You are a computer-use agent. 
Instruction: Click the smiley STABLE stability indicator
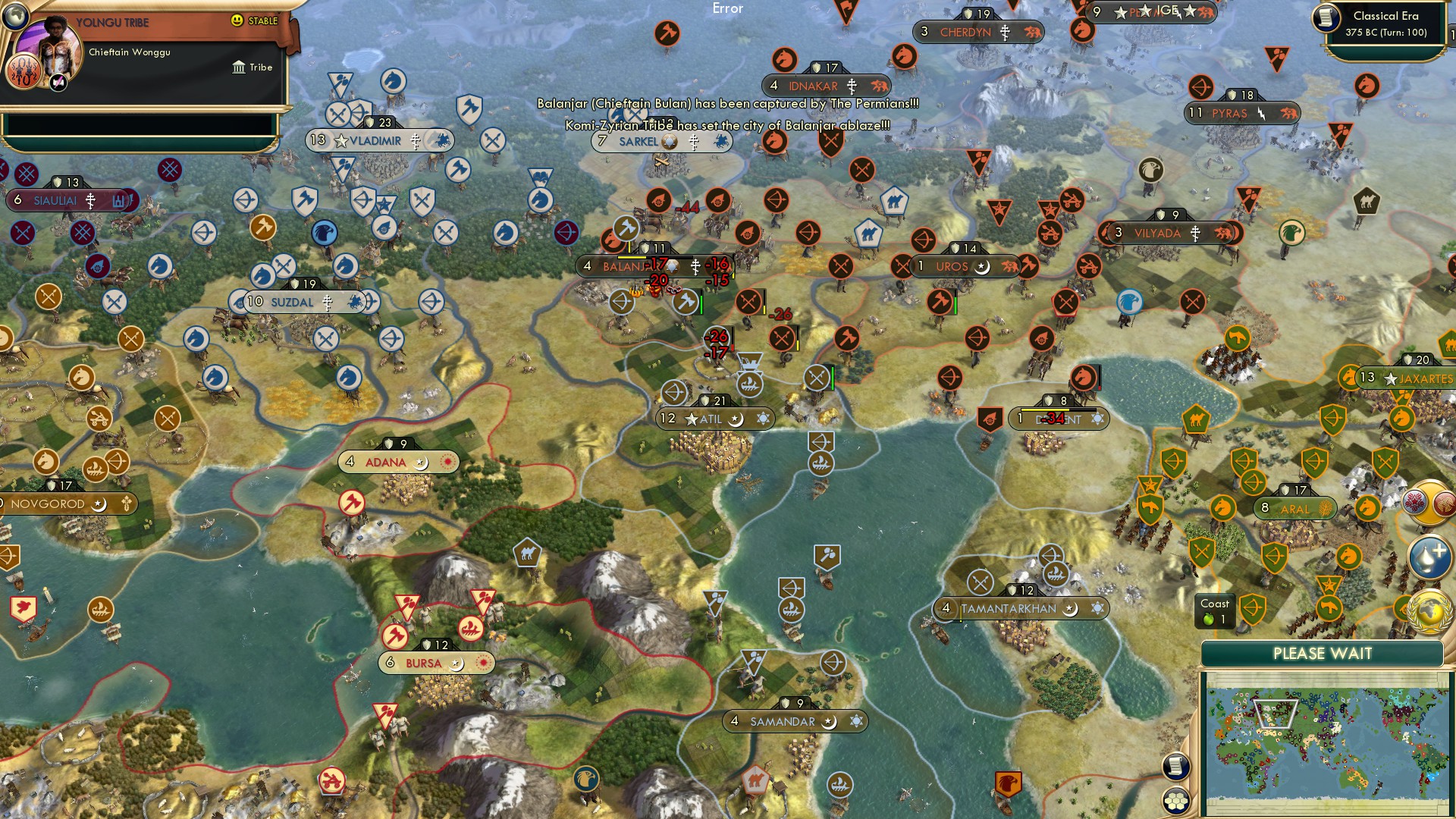[237, 20]
